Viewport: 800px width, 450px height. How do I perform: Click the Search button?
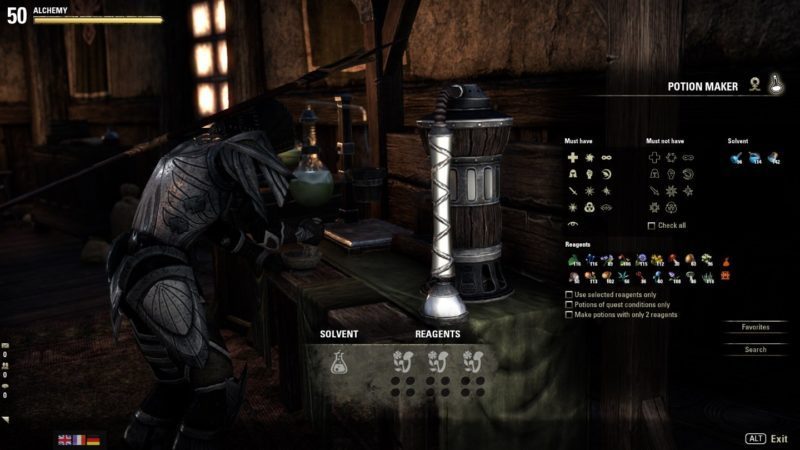(x=755, y=350)
